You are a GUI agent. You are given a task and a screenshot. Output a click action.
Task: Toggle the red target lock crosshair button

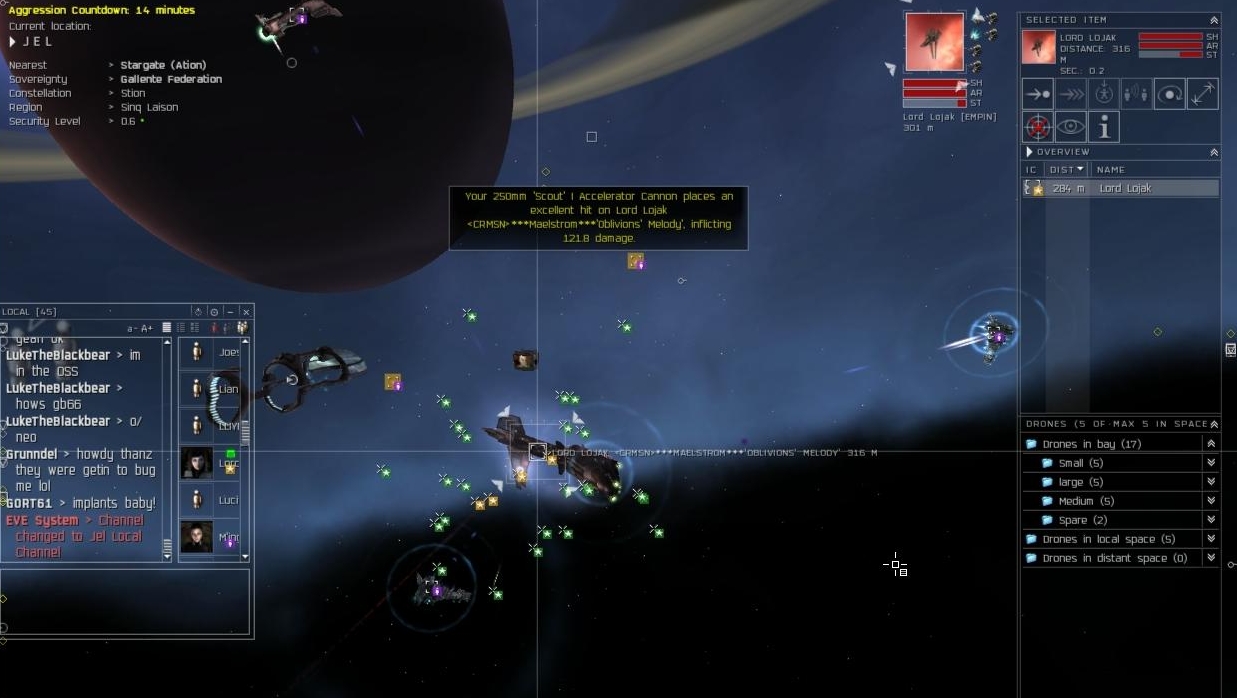pyautogui.click(x=1037, y=127)
